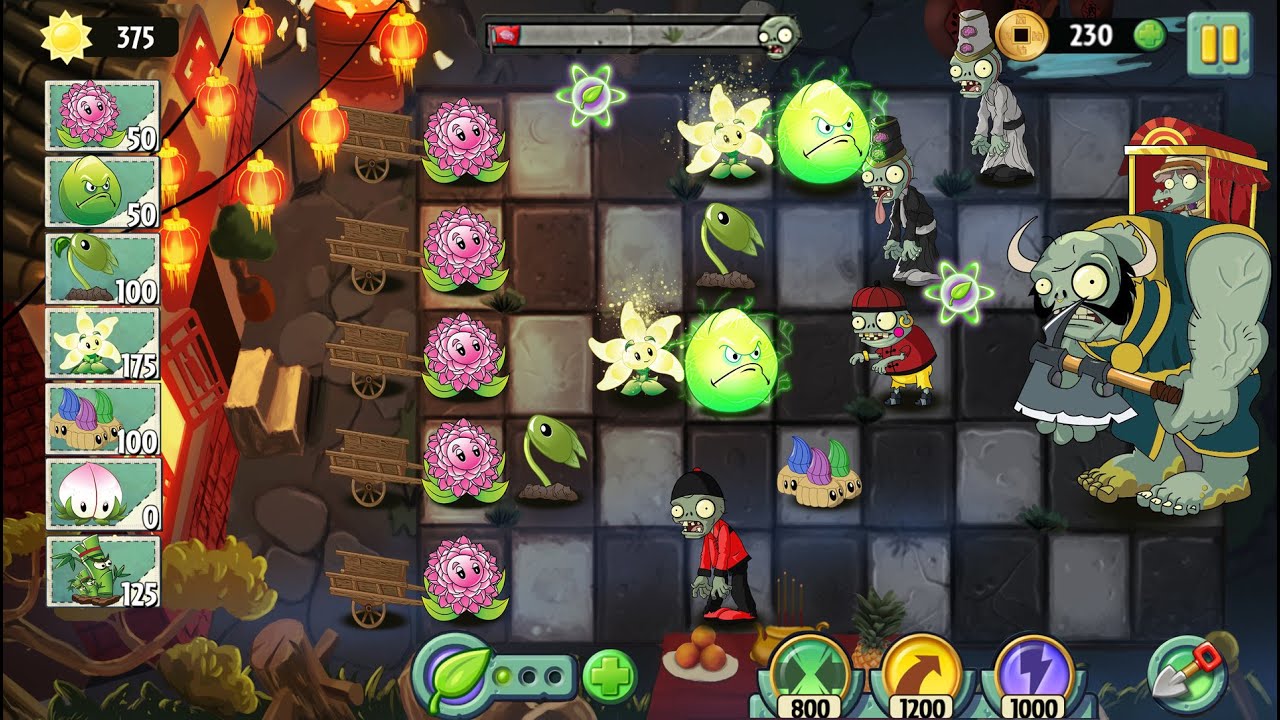1280x720 pixels.
Task: Select the pink peach seed packet costing 0
Action: (x=102, y=494)
